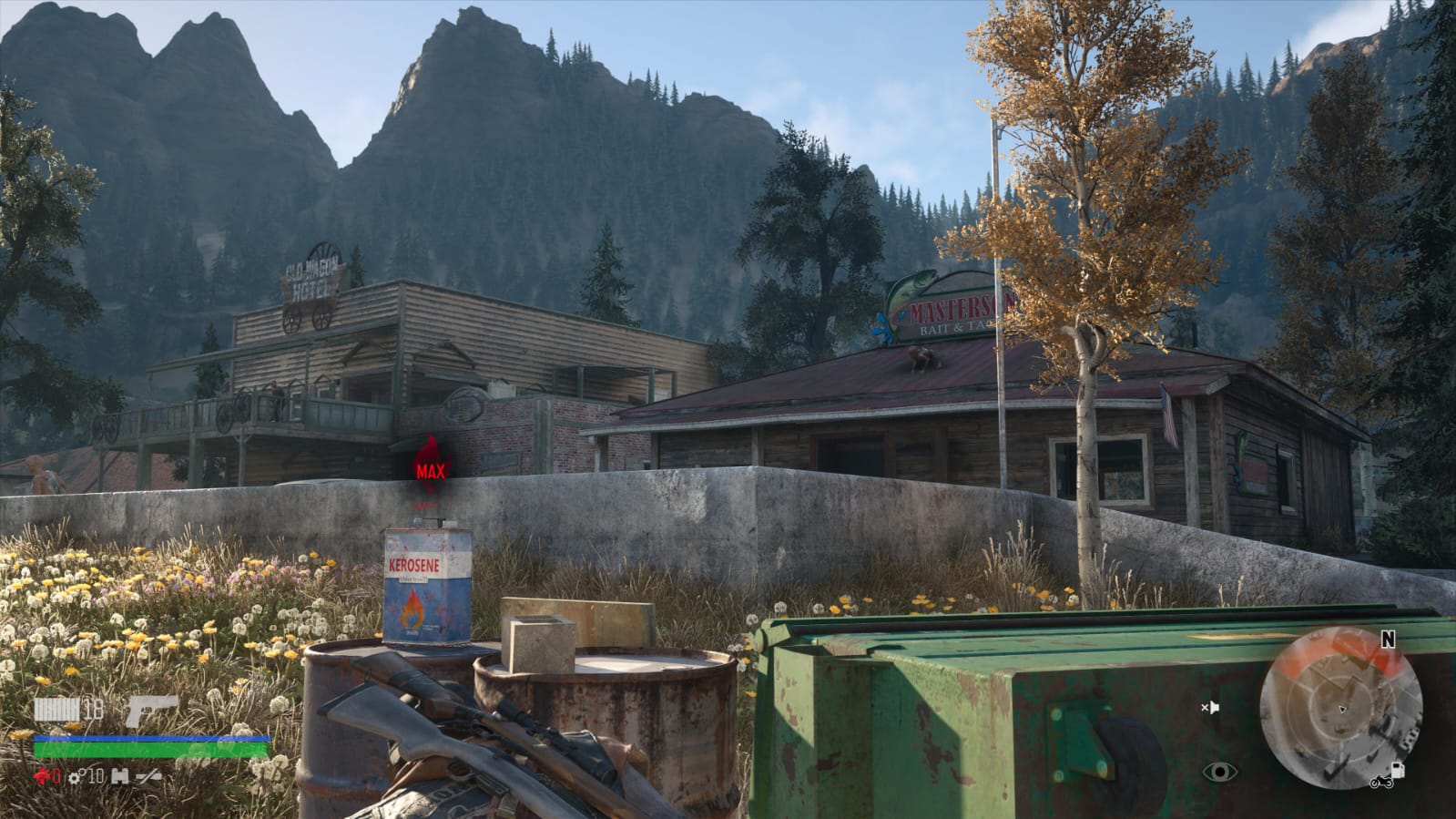Click the eye visibility indicator icon
Image resolution: width=1456 pixels, height=819 pixels.
coord(1219,773)
